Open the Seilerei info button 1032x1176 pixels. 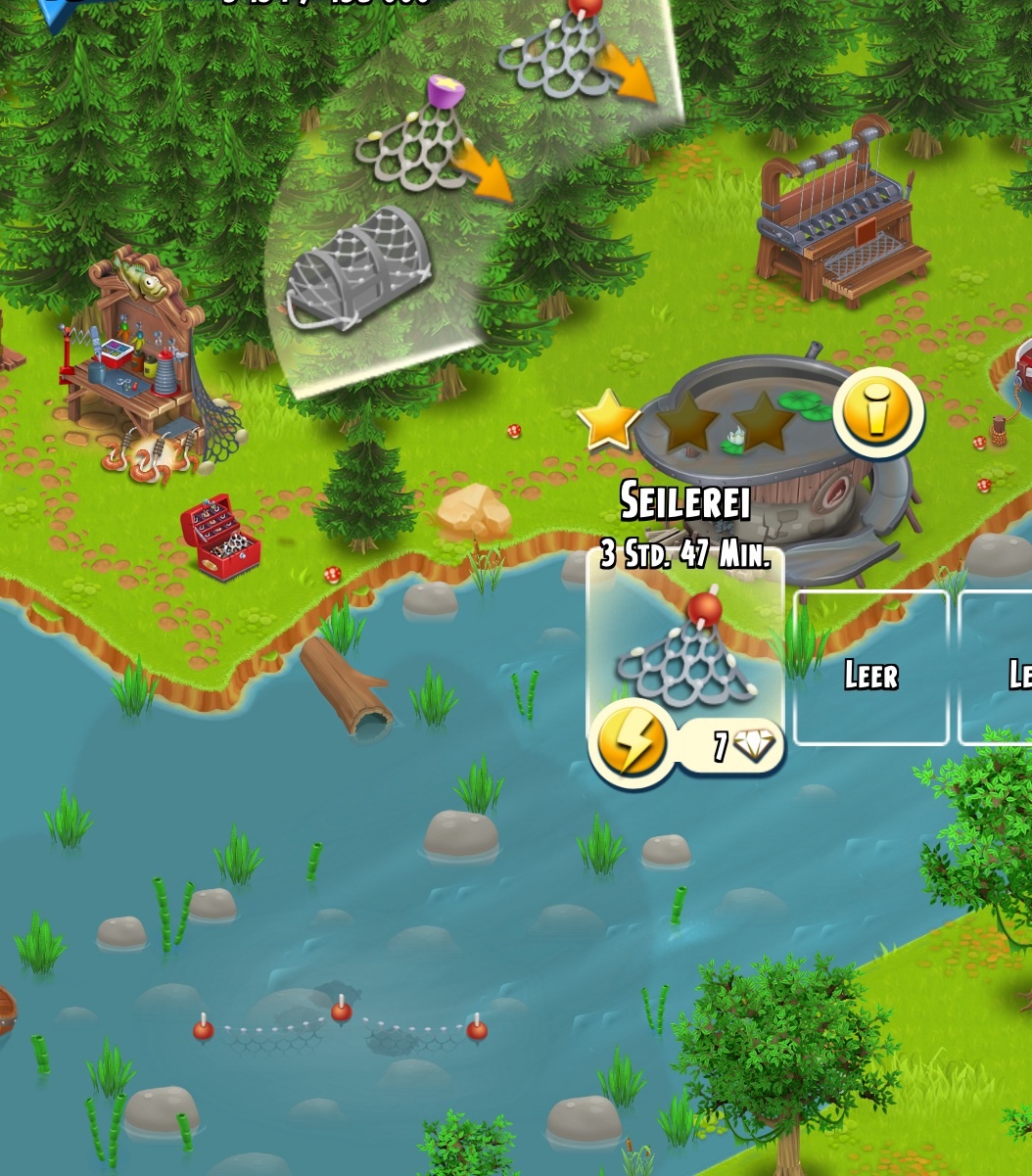point(878,412)
